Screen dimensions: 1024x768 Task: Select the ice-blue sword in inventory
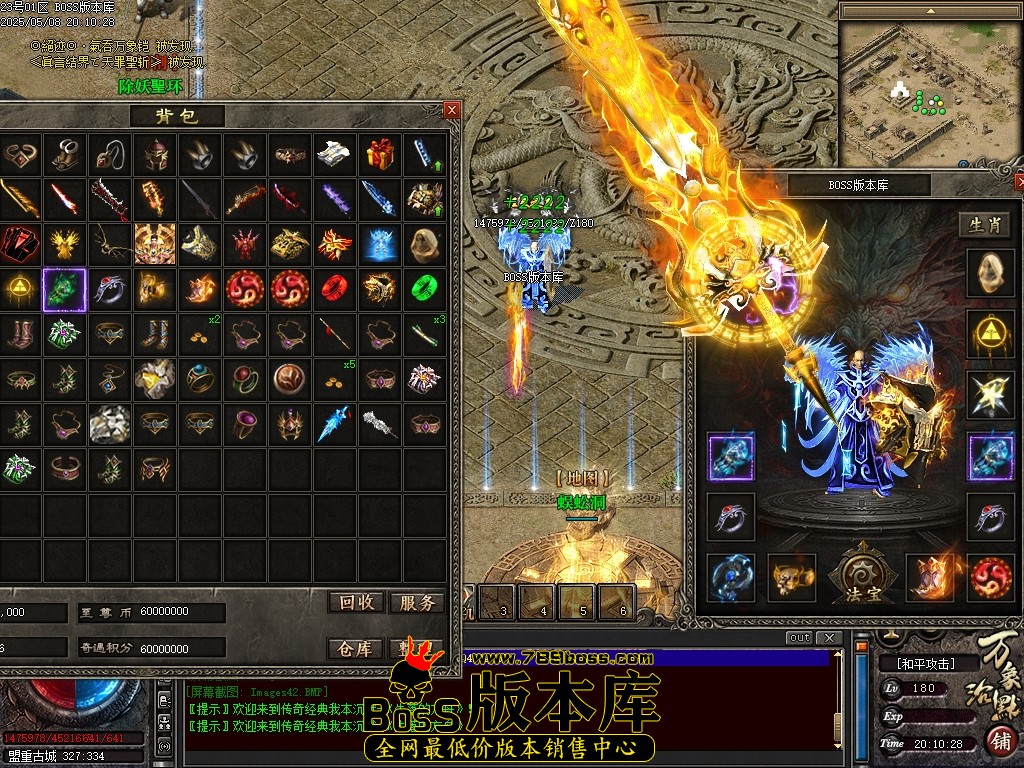click(379, 198)
